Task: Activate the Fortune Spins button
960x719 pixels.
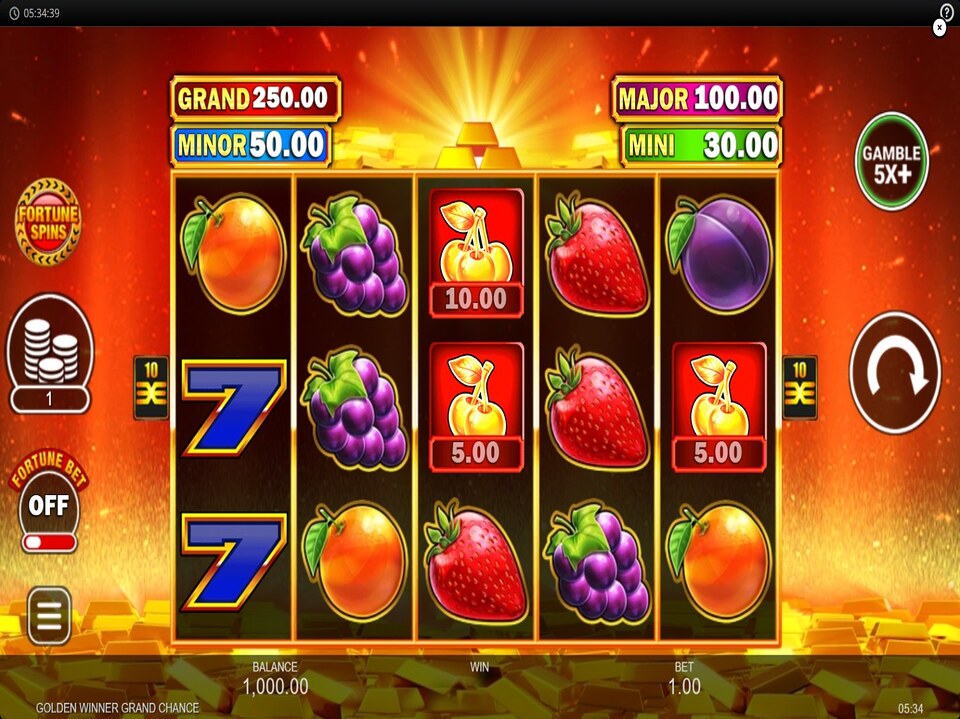Action: pyautogui.click(x=48, y=221)
